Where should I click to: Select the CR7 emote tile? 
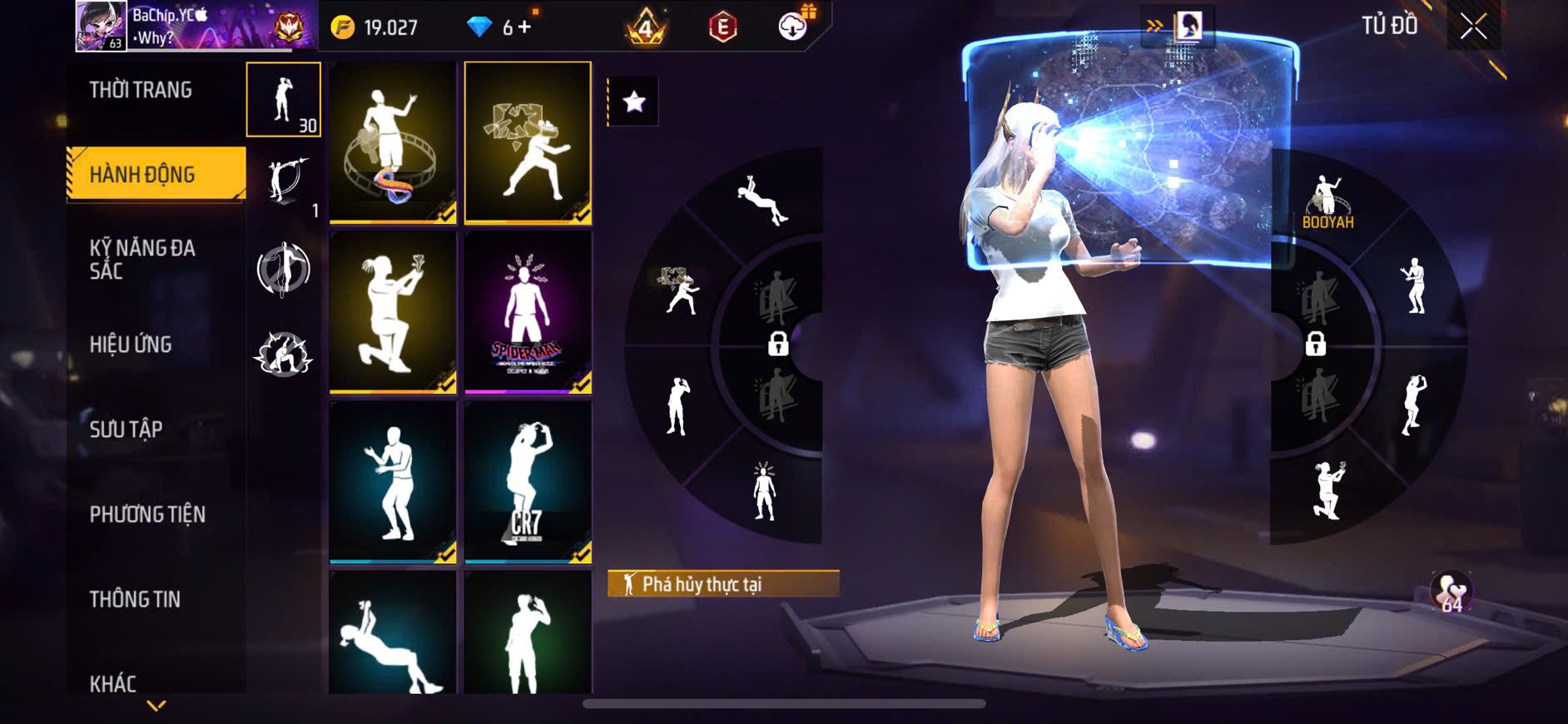pos(528,482)
